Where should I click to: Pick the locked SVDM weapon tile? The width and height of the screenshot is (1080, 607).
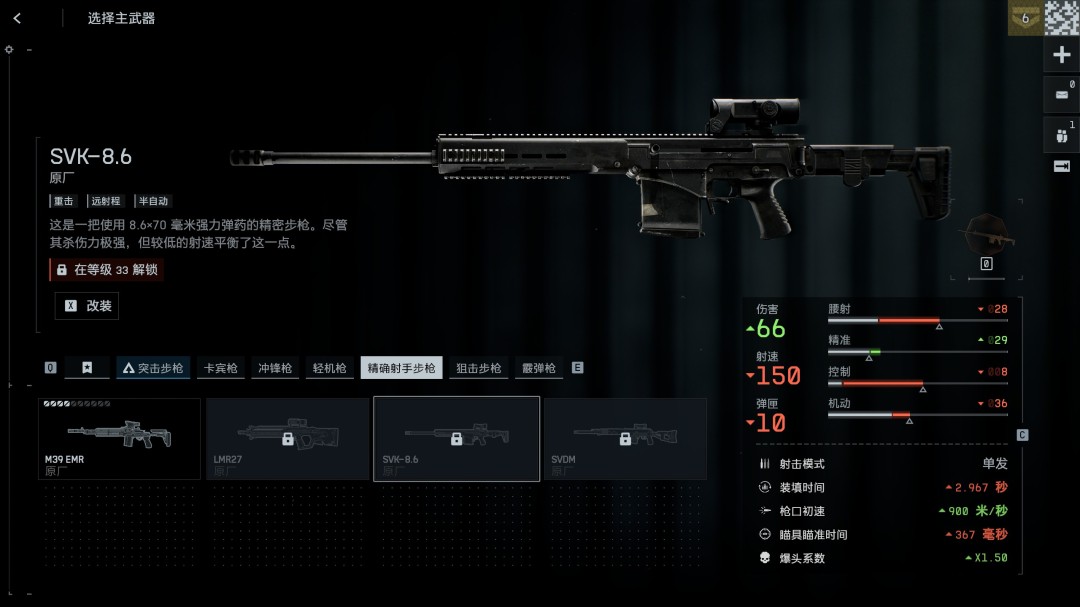tap(625, 439)
